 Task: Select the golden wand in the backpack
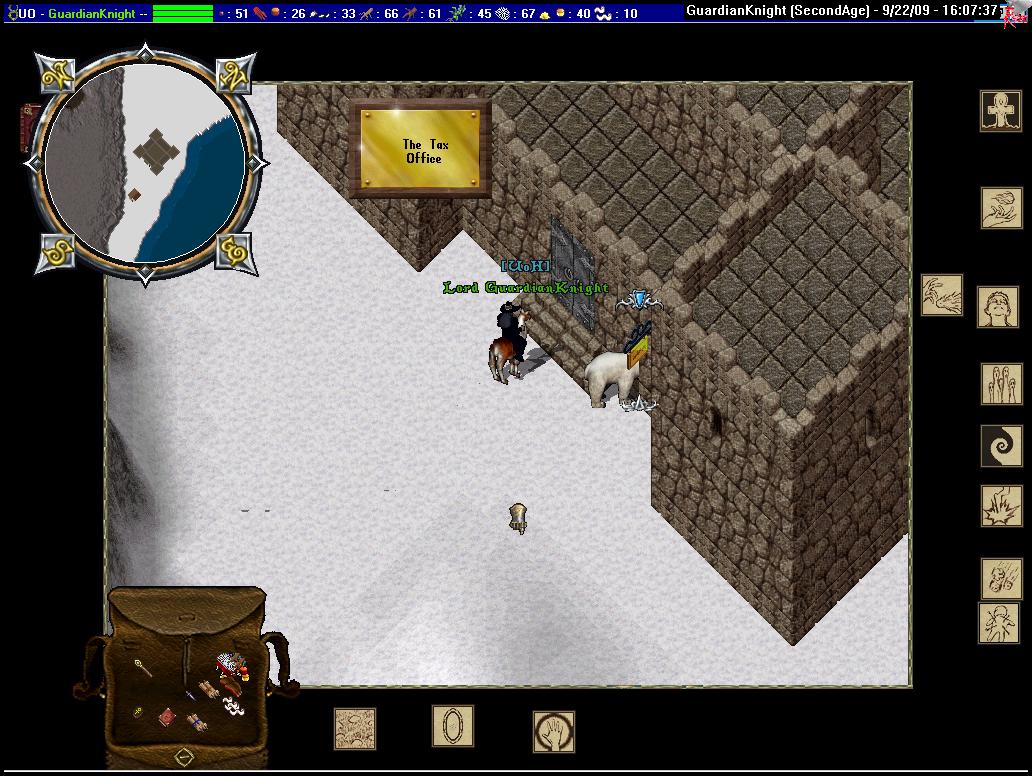(x=143, y=667)
